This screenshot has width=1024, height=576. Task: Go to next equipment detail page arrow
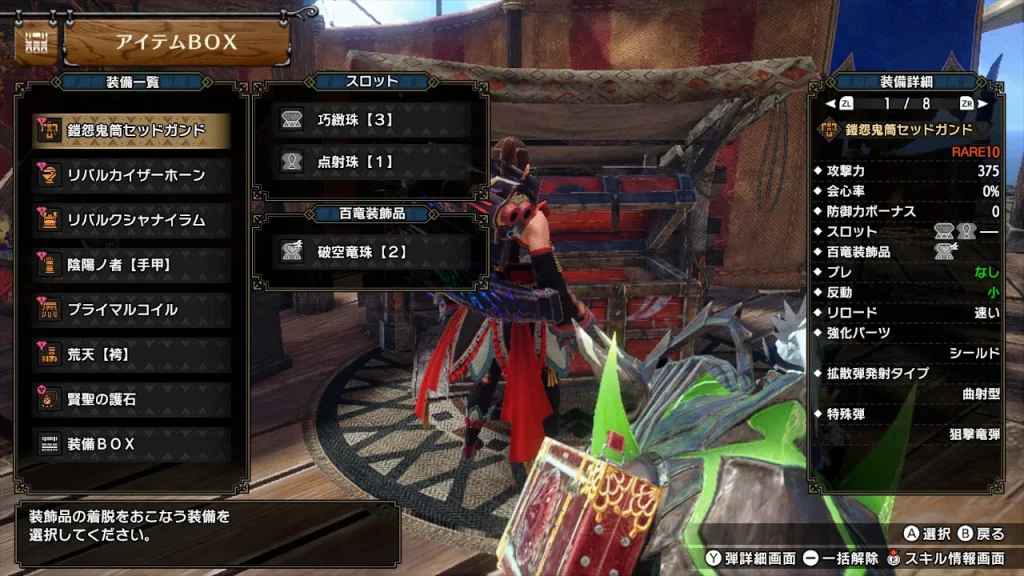pyautogui.click(x=982, y=103)
